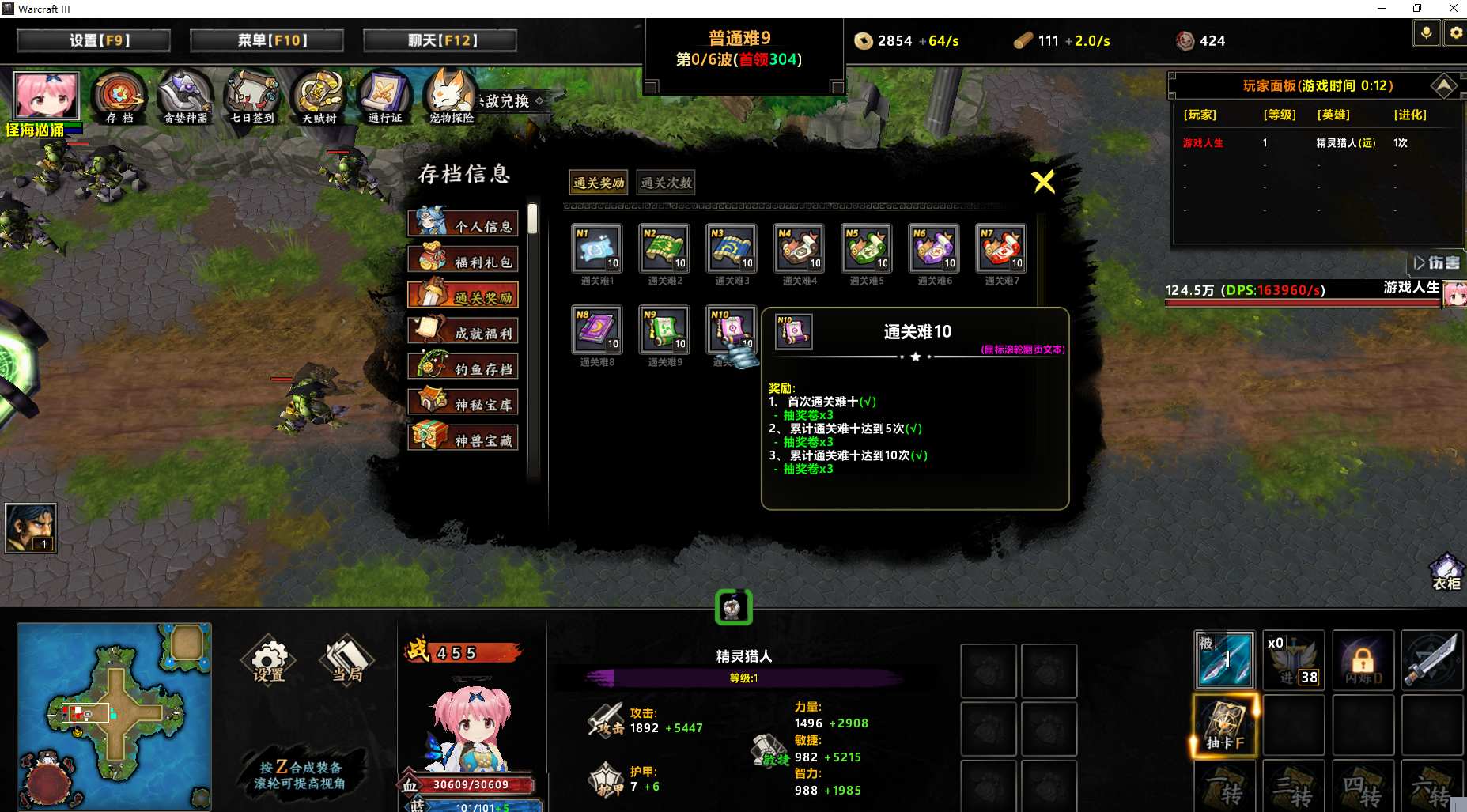The height and width of the screenshot is (812, 1467).
Task: Close the Warcraft III window
Action: (1453, 9)
